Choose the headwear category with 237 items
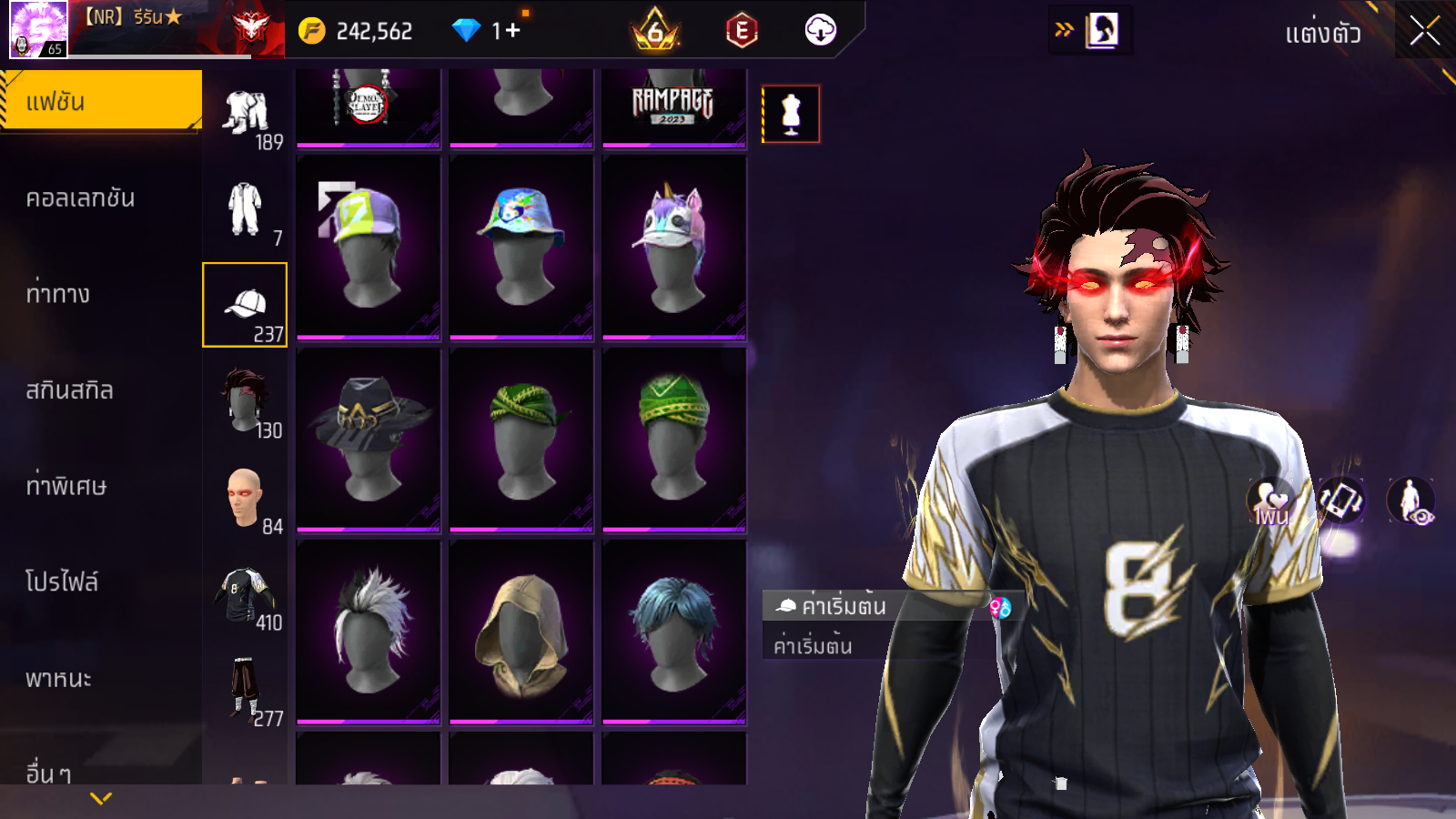This screenshot has width=1456, height=819. click(245, 305)
